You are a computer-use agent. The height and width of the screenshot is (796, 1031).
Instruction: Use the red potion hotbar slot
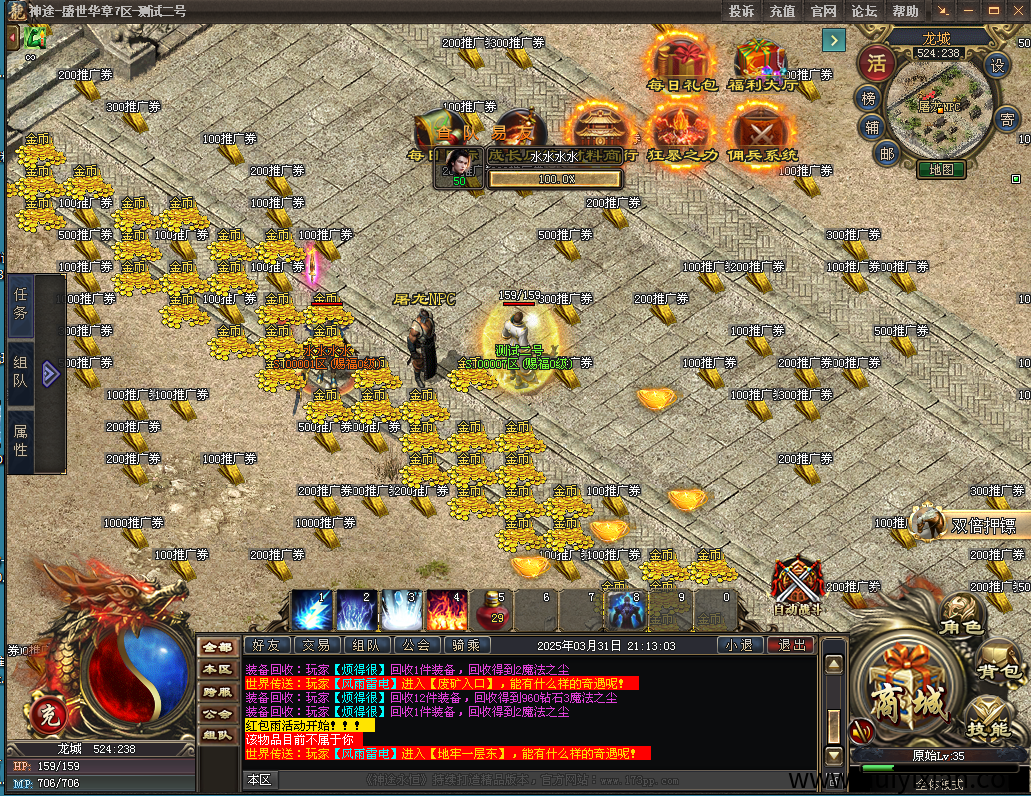tap(495, 609)
